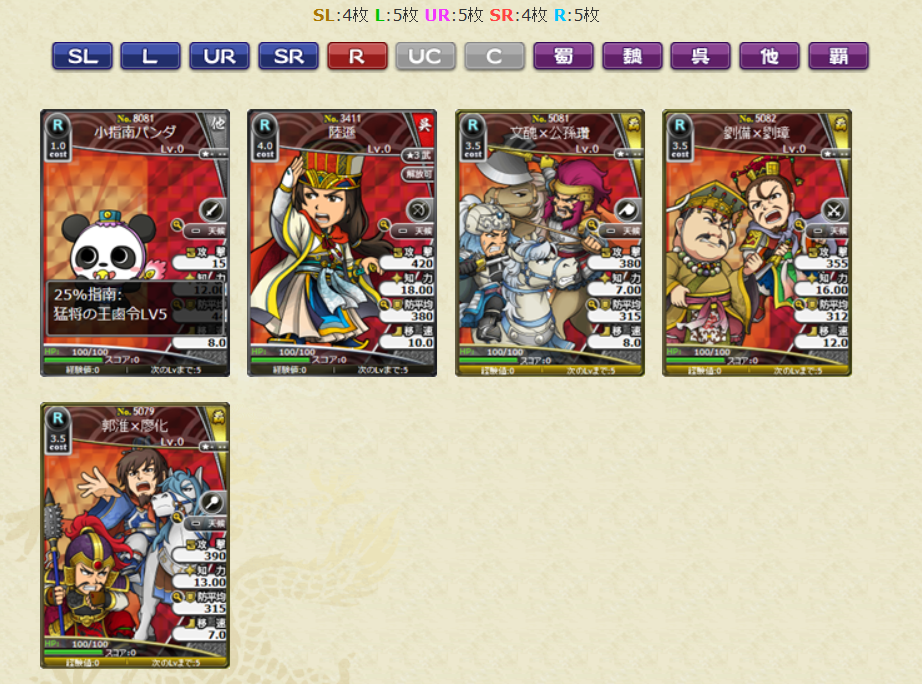Select the 小指南パンダ panda card

tap(135, 242)
